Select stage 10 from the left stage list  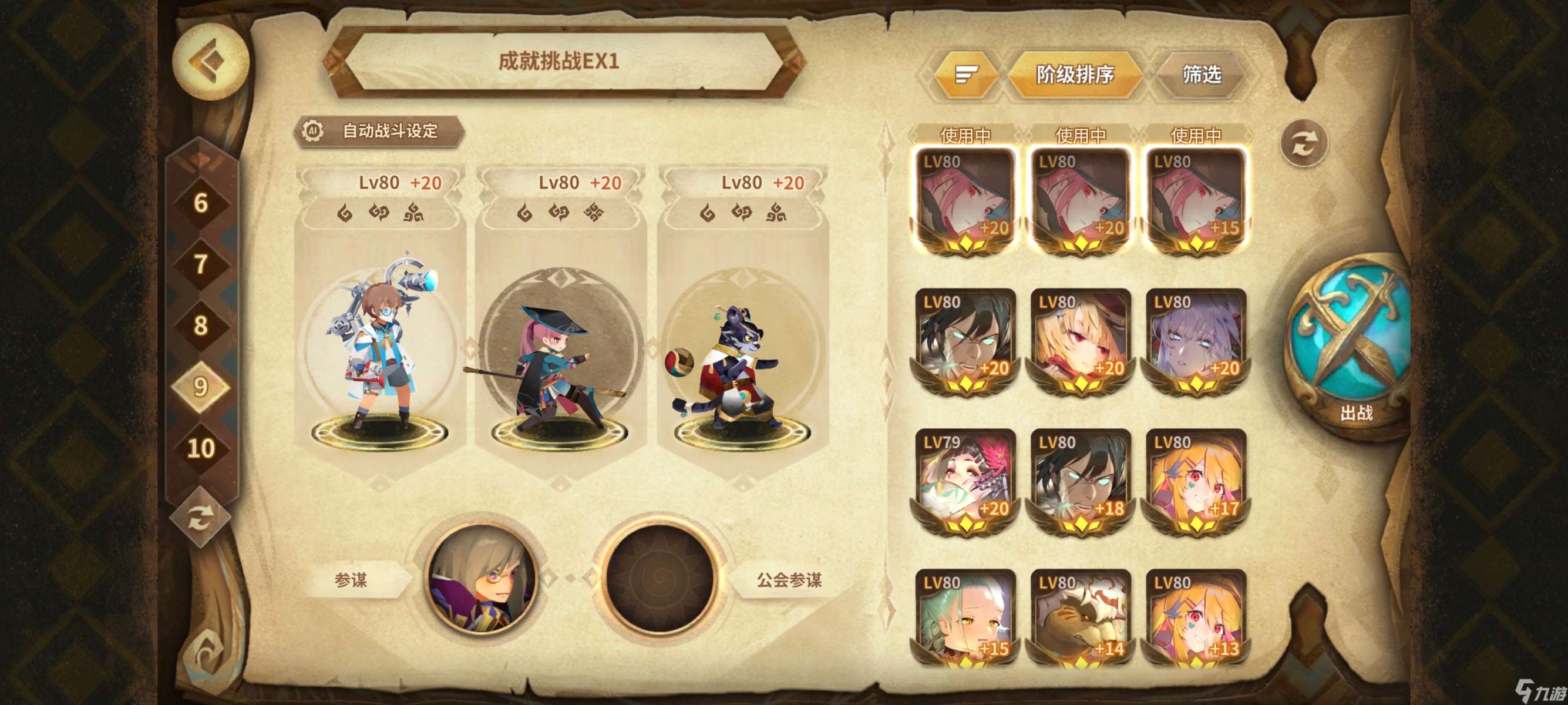point(201,449)
